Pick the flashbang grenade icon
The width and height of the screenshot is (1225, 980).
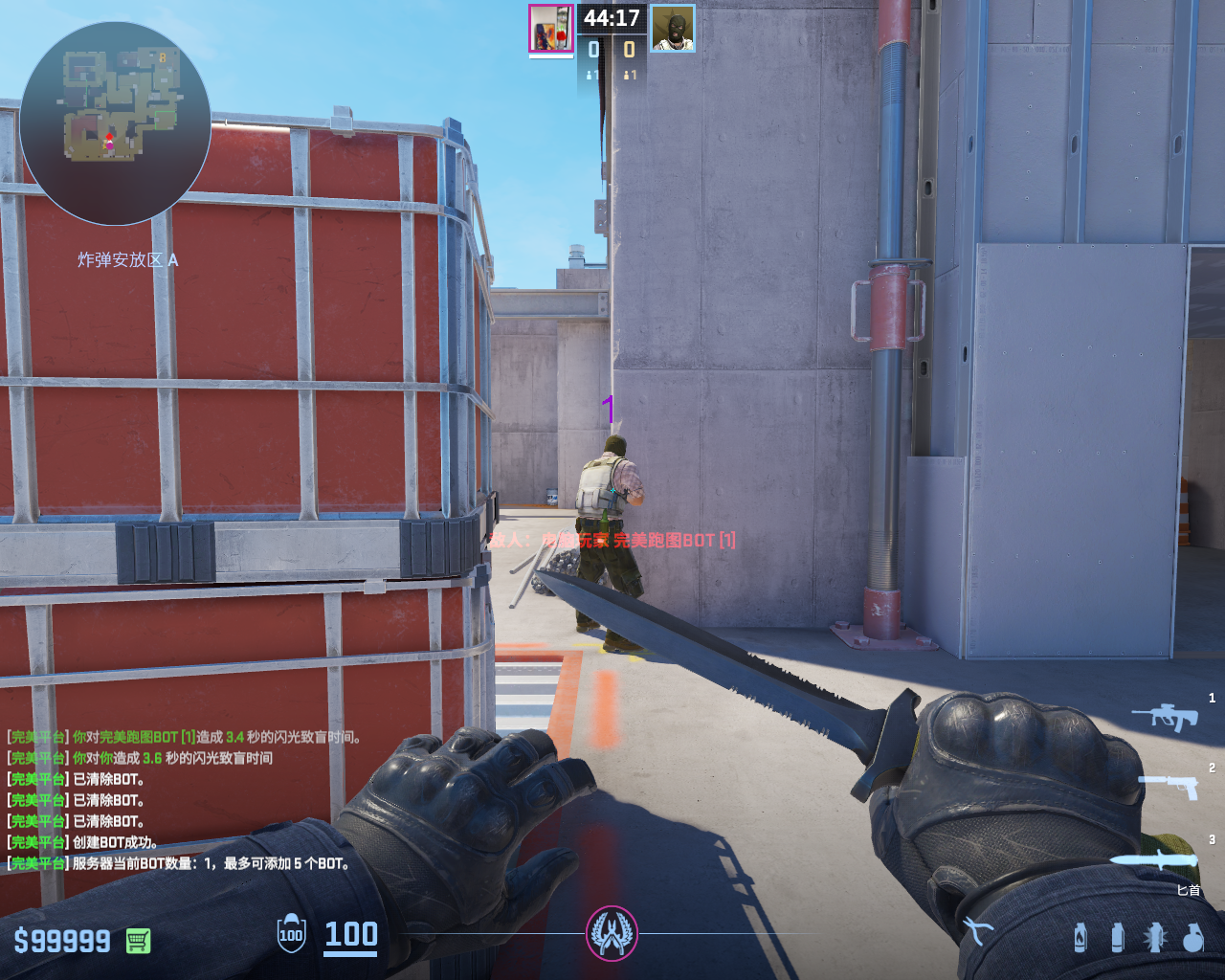[1155, 937]
